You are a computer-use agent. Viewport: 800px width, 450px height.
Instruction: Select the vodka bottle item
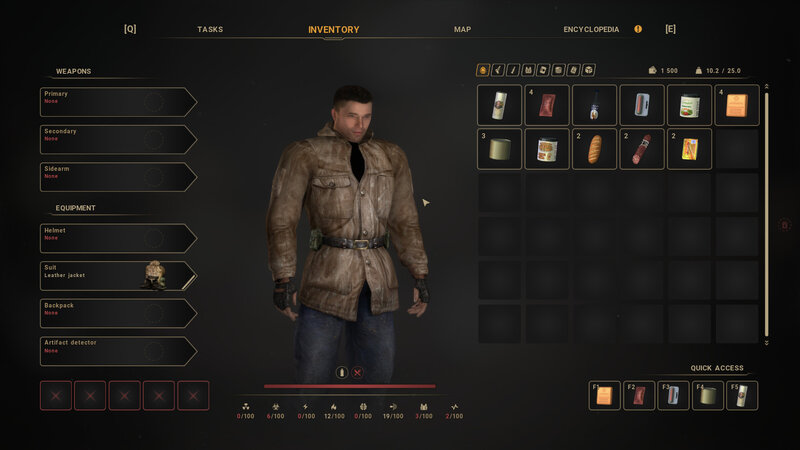coord(594,105)
